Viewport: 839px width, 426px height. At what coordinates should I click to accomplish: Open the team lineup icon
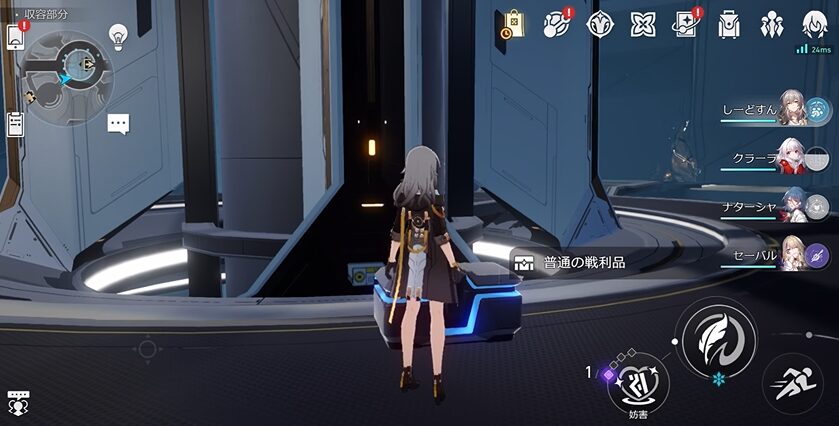coord(772,25)
